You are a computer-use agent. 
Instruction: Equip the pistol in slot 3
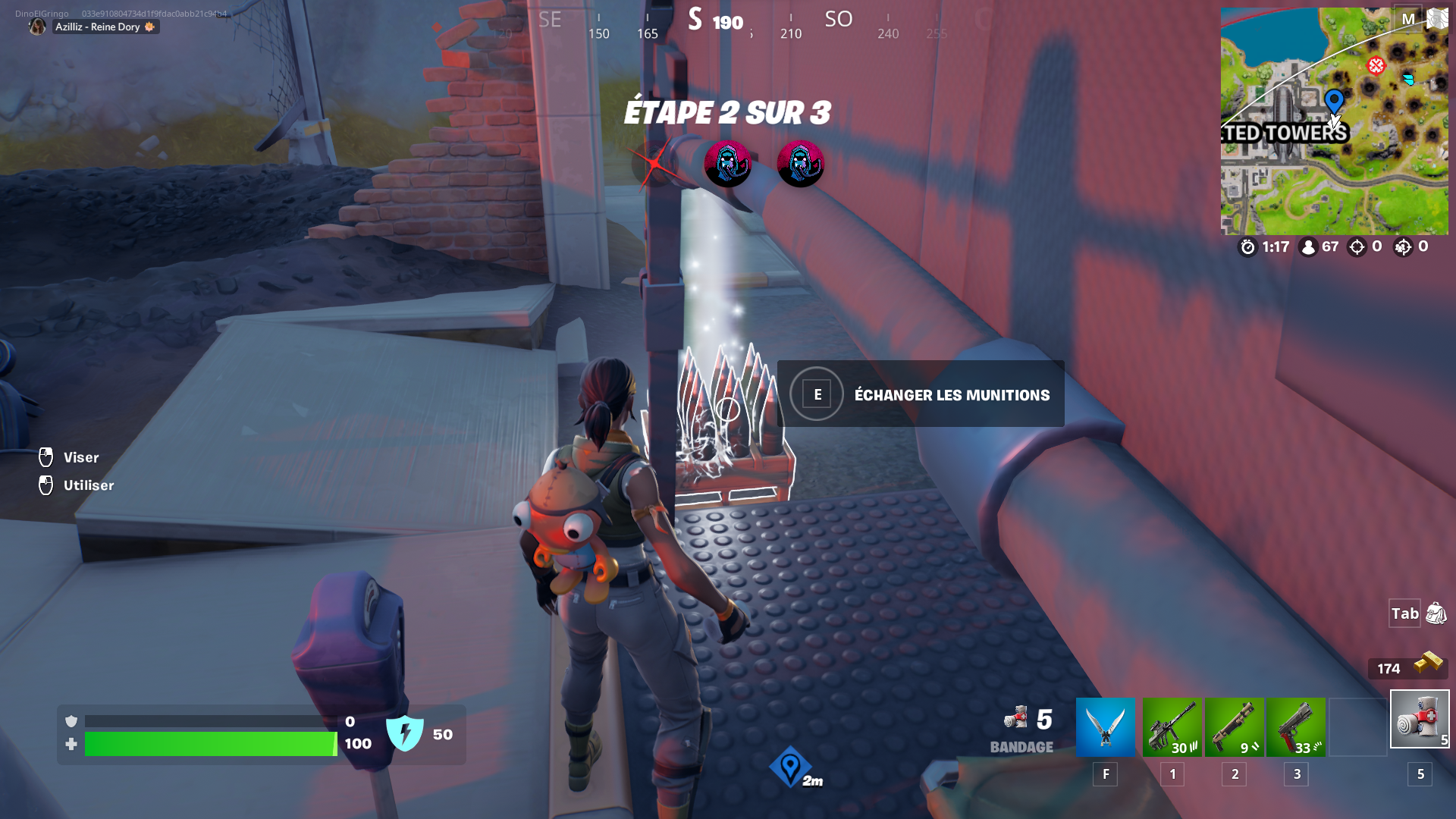pyautogui.click(x=1296, y=726)
